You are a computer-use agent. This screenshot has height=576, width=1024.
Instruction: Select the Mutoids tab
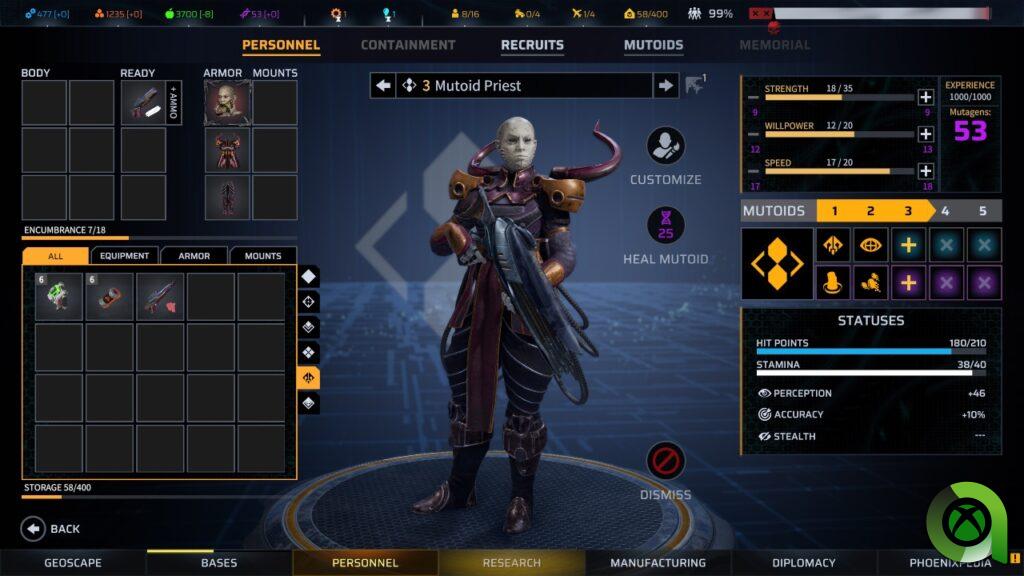(653, 45)
